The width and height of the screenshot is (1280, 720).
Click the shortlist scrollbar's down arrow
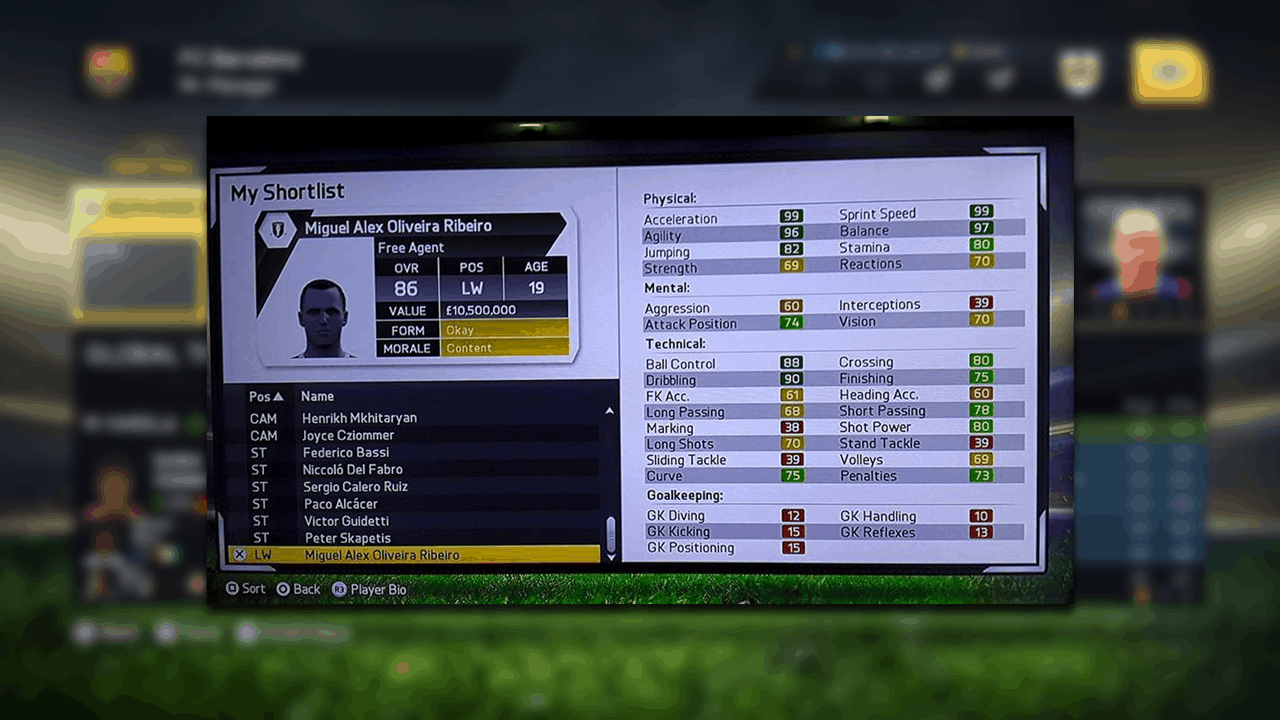point(611,557)
